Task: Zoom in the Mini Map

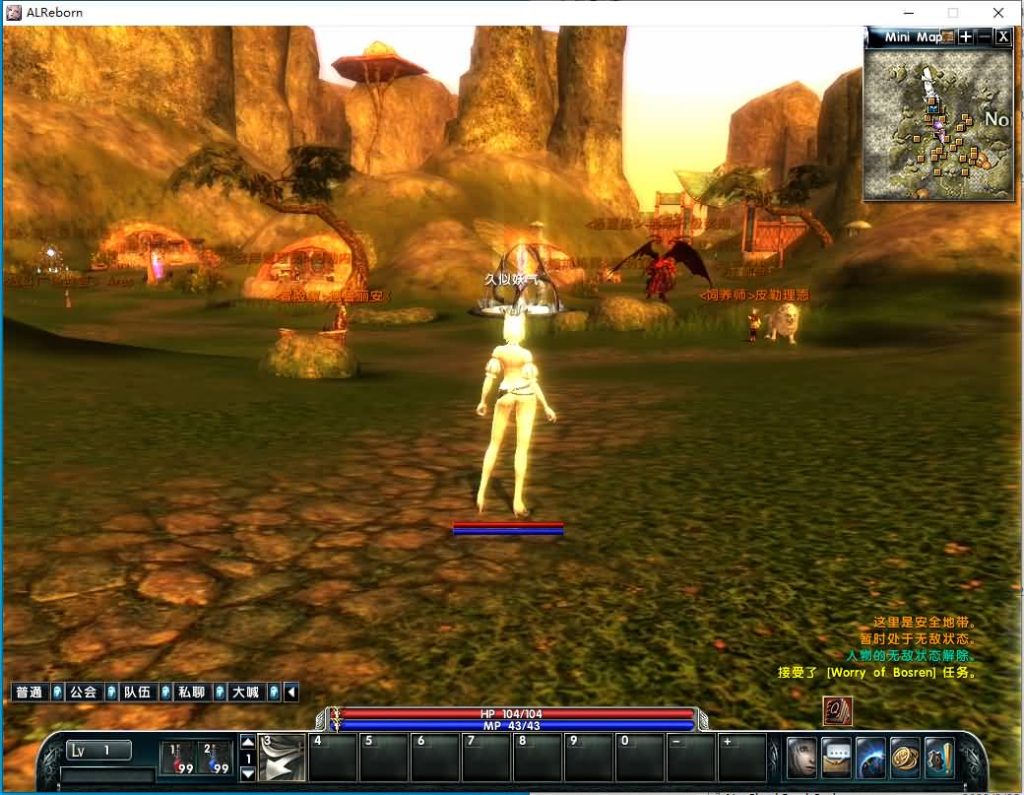Action: [965, 37]
